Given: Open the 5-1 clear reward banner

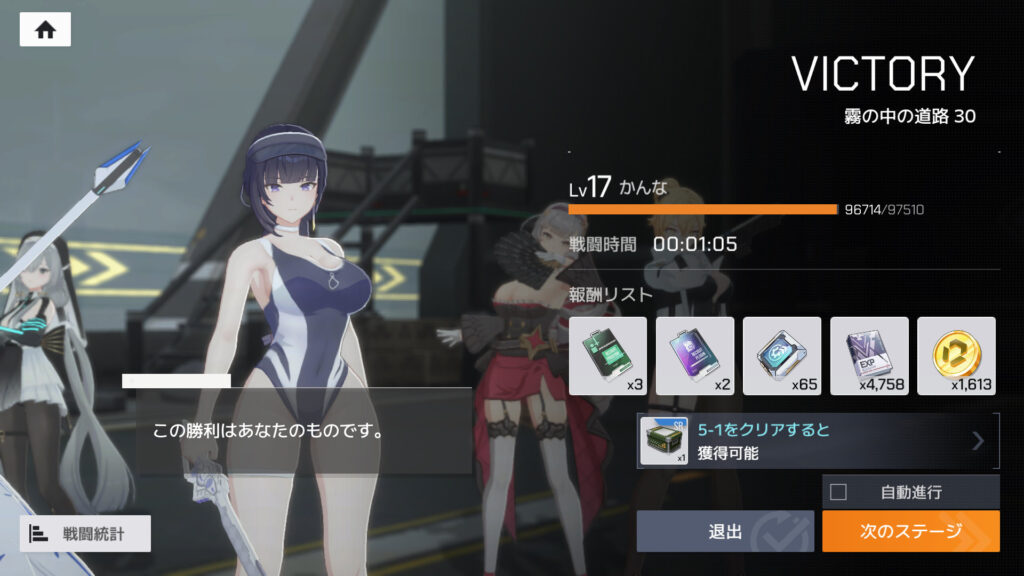Looking at the screenshot, I should coord(818,441).
